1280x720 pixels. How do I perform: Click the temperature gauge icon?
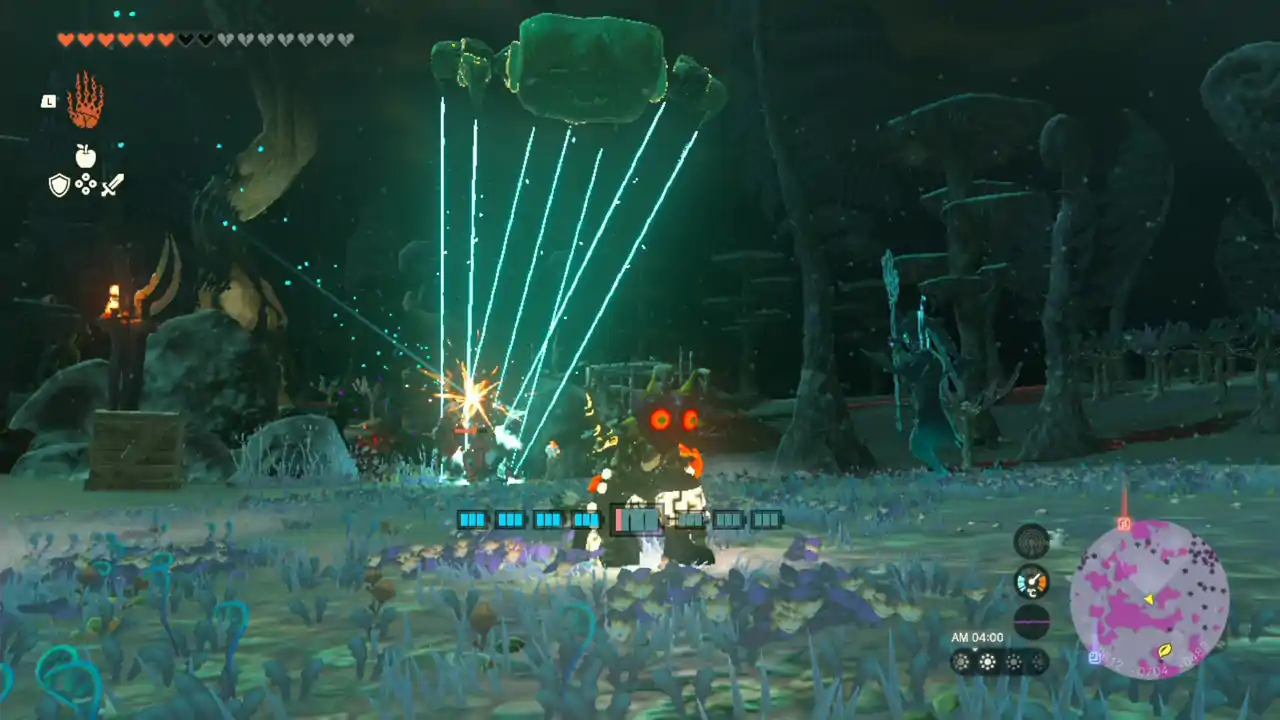point(1031,581)
